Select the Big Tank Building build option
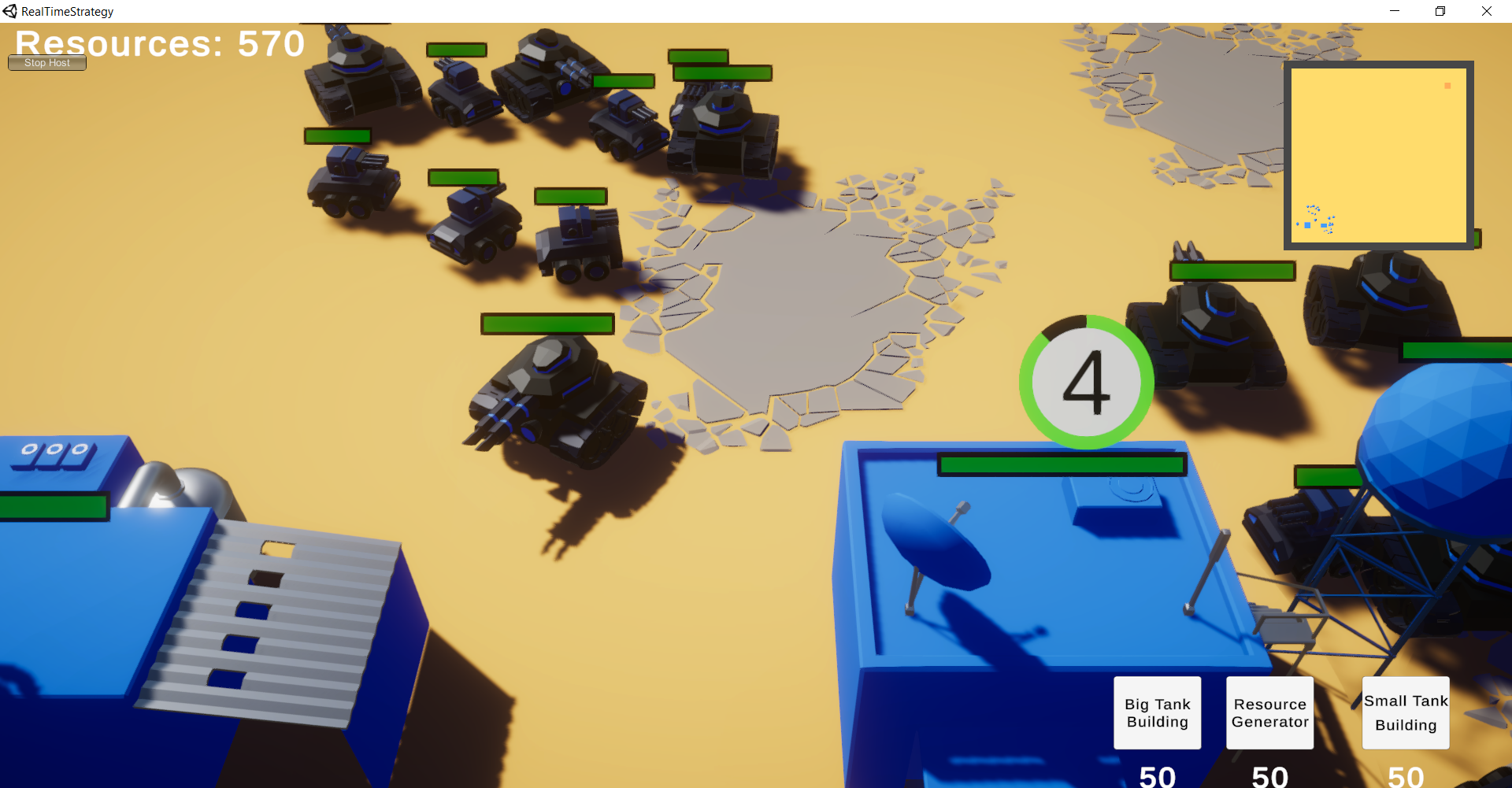This screenshot has height=788, width=1512. point(1157,712)
